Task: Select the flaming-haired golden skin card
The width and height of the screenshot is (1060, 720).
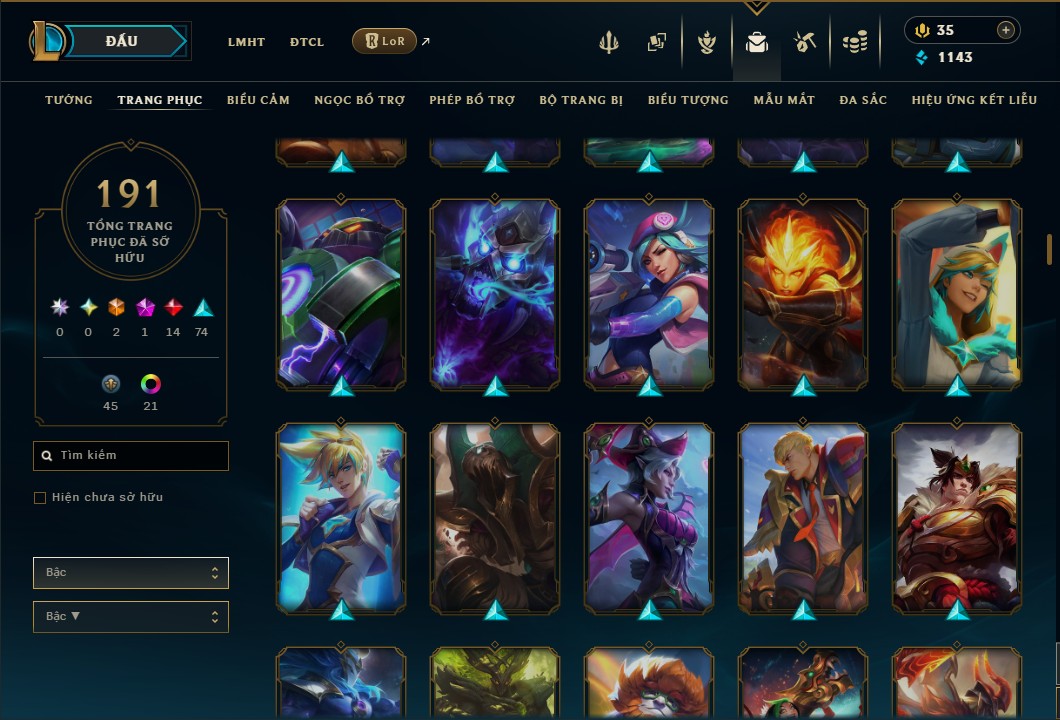Action: 803,293
